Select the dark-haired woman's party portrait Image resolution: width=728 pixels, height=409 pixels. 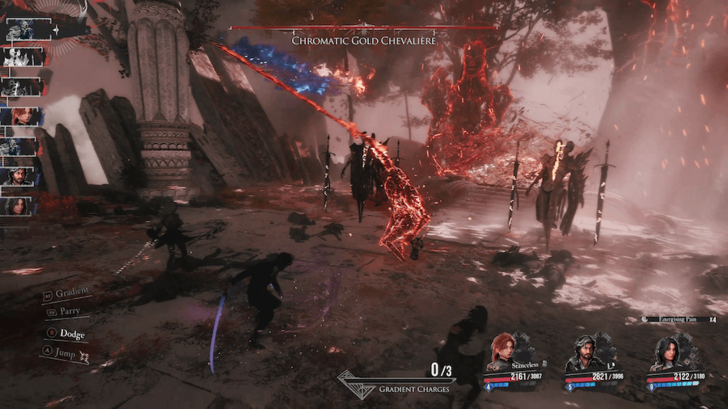pos(664,352)
